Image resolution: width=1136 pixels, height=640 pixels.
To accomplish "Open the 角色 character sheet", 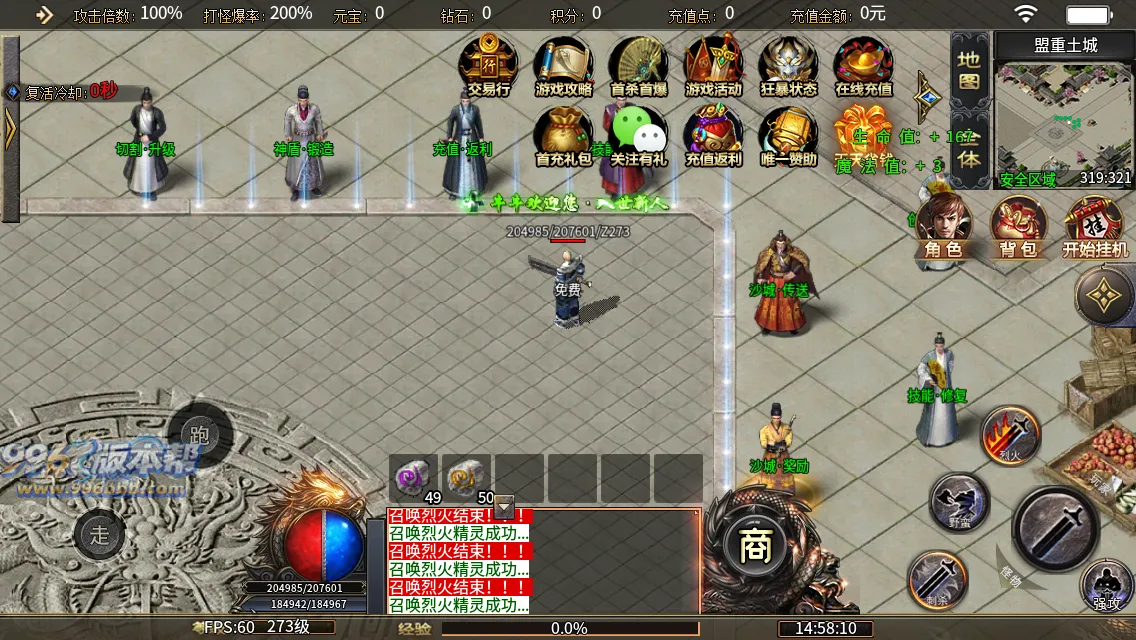I will [x=943, y=226].
